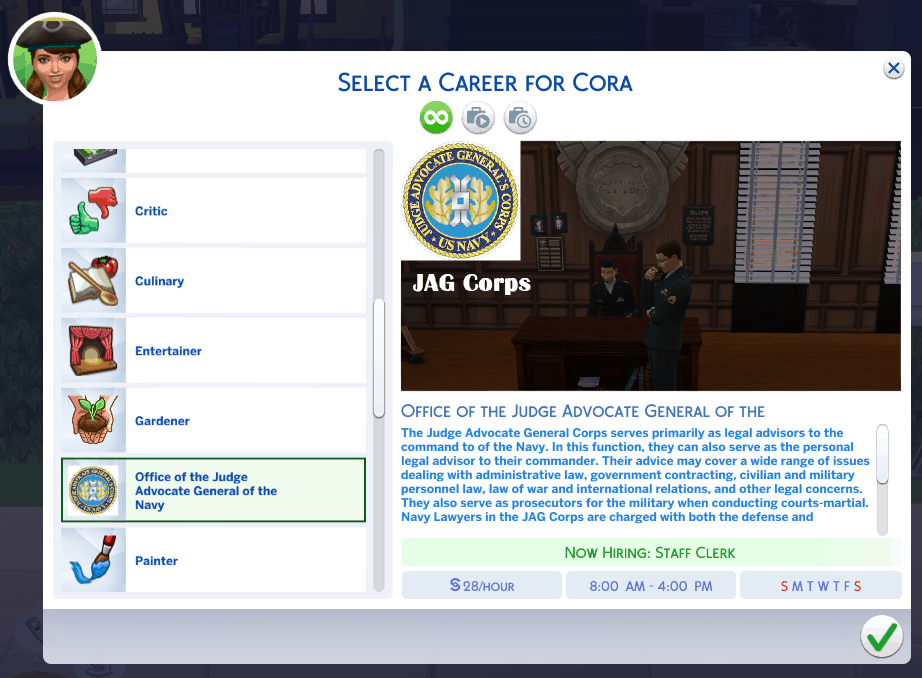Viewport: 922px width, 678px height.
Task: Show all careers with the infinity filter
Action: (x=435, y=118)
